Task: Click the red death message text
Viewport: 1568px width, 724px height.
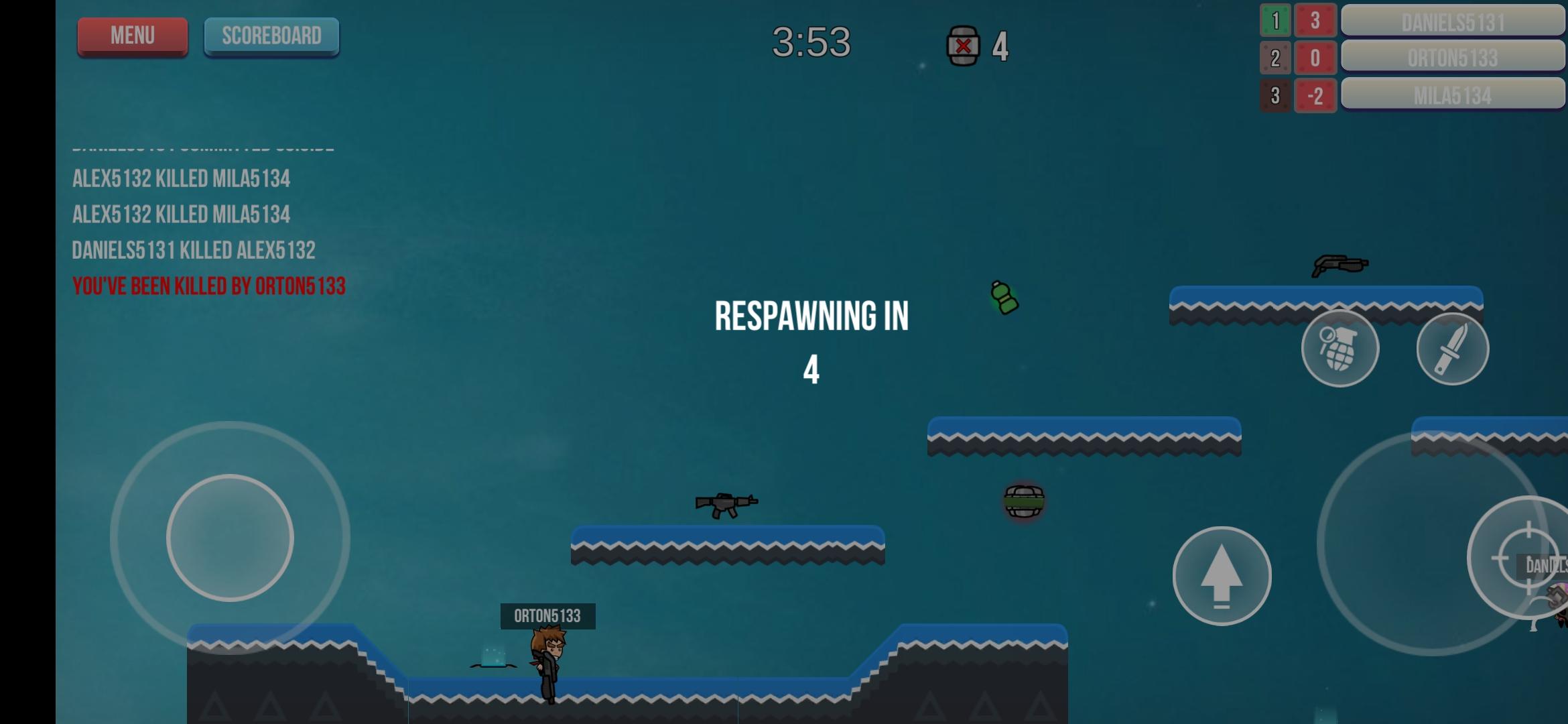Action: click(208, 286)
